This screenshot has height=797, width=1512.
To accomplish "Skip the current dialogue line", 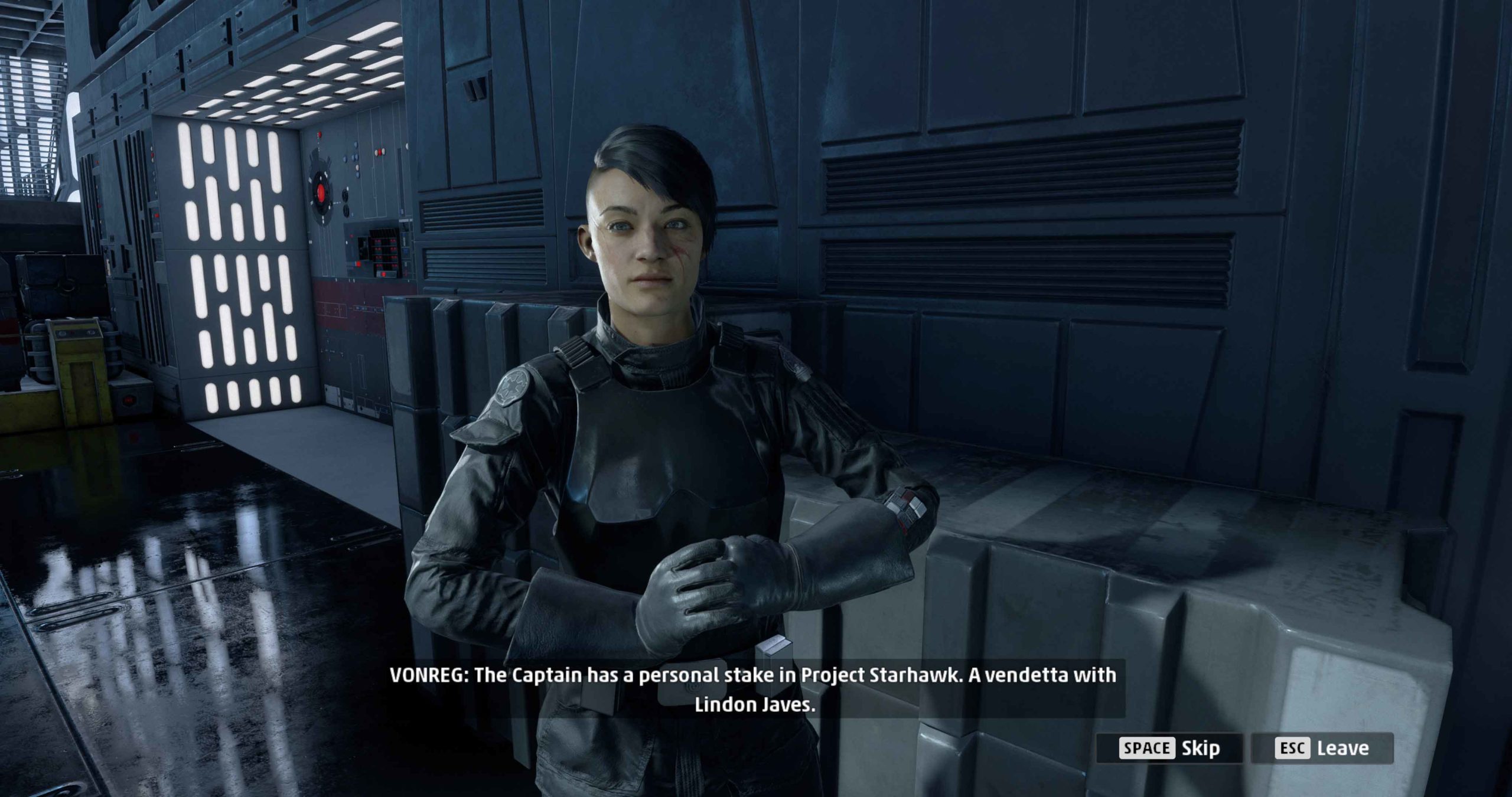I will point(1169,748).
